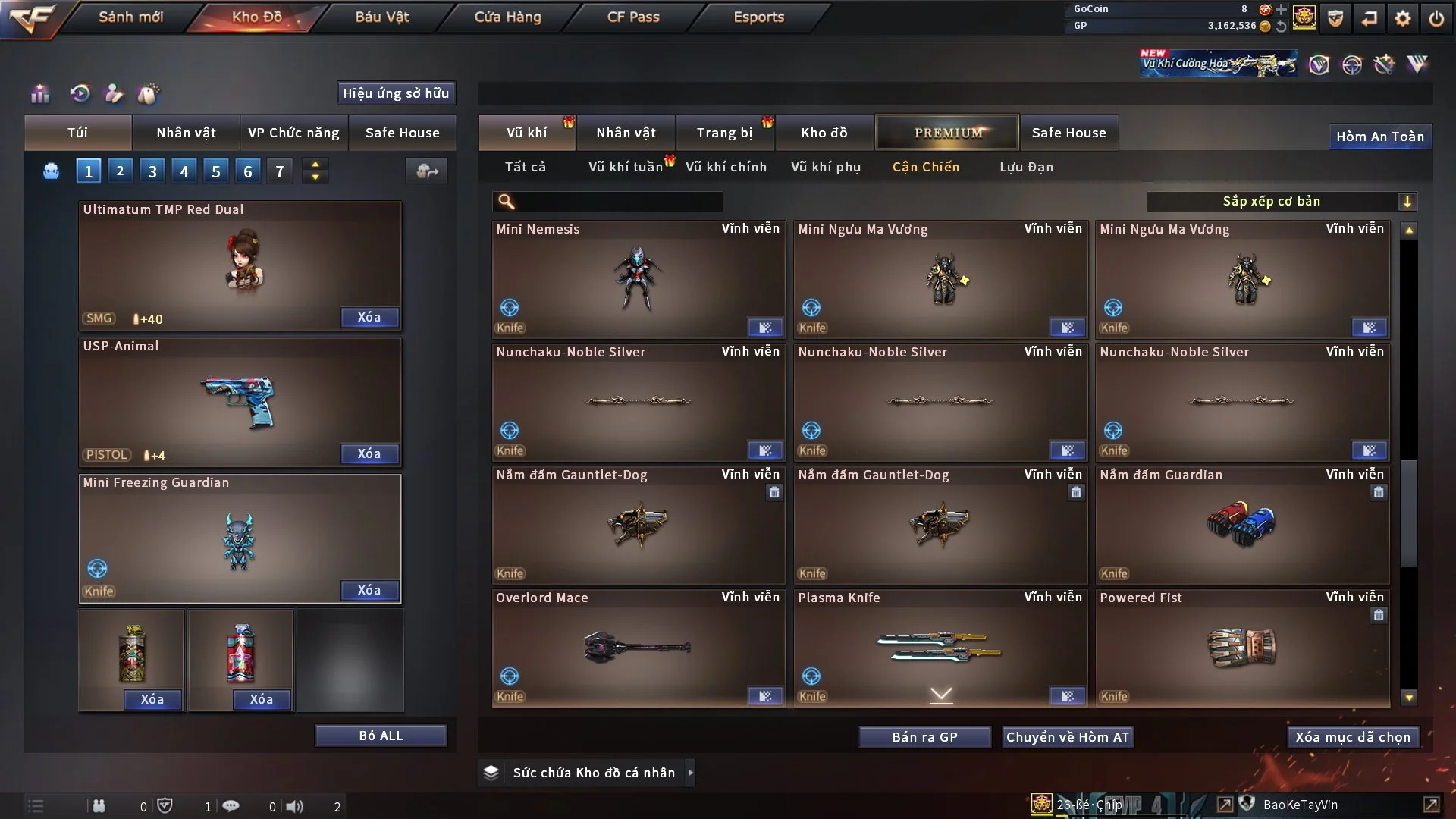Remove the USP-Animal pistol with Xóa

(x=369, y=453)
